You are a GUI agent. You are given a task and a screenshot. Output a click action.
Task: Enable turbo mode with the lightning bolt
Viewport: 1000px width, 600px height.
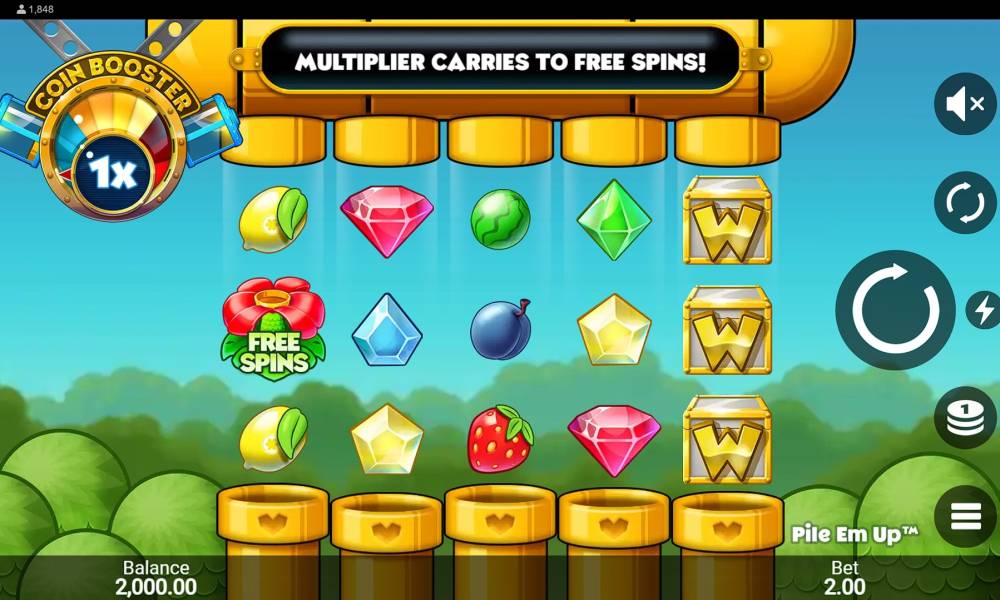tap(984, 310)
